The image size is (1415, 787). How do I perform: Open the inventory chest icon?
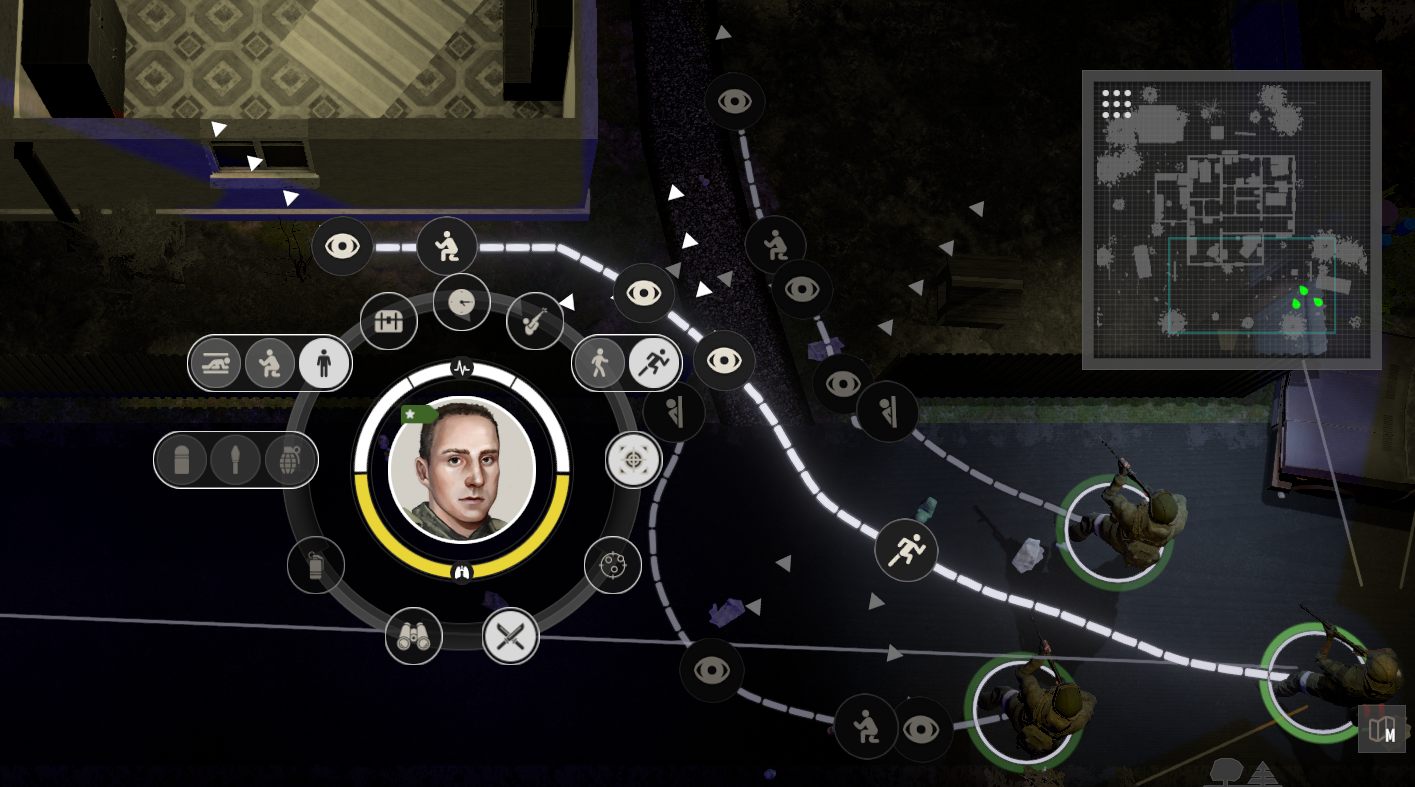point(388,320)
